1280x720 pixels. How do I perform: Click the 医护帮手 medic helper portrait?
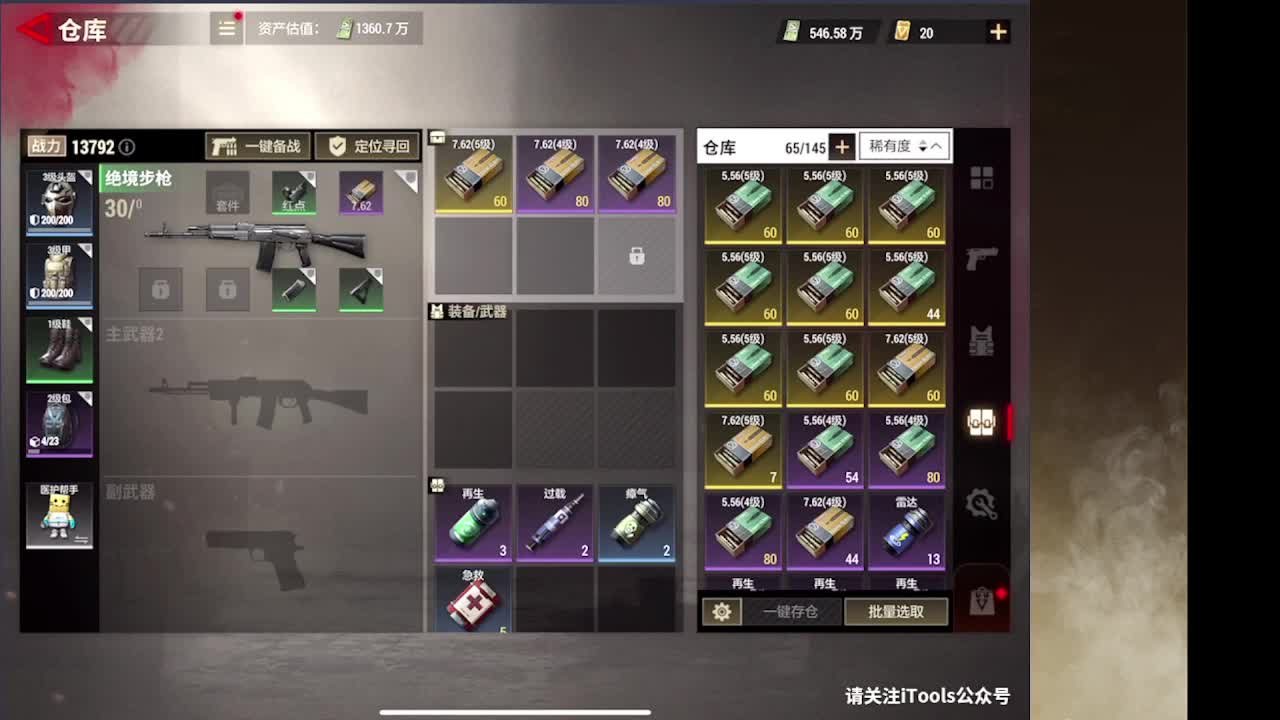click(x=58, y=515)
